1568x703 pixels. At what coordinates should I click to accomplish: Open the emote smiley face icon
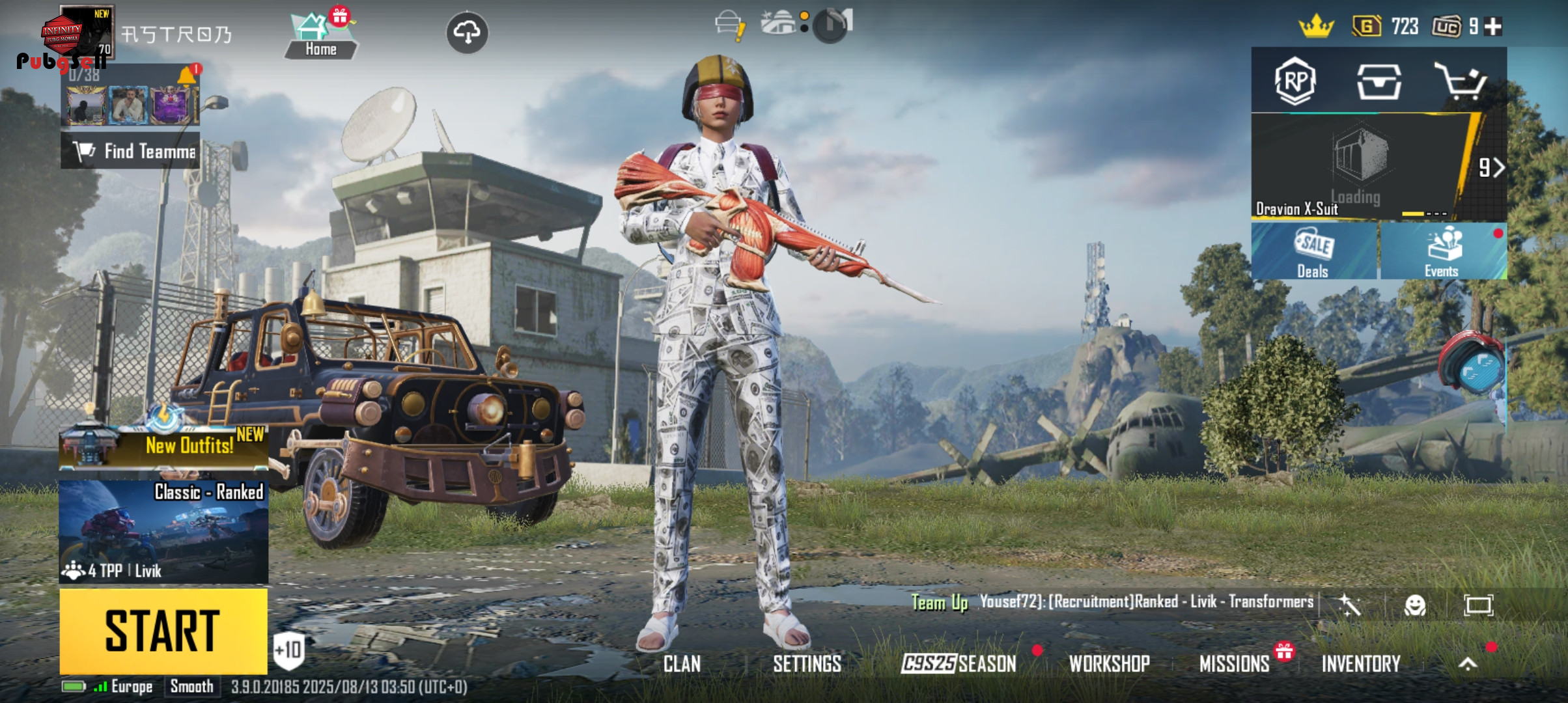click(1414, 605)
